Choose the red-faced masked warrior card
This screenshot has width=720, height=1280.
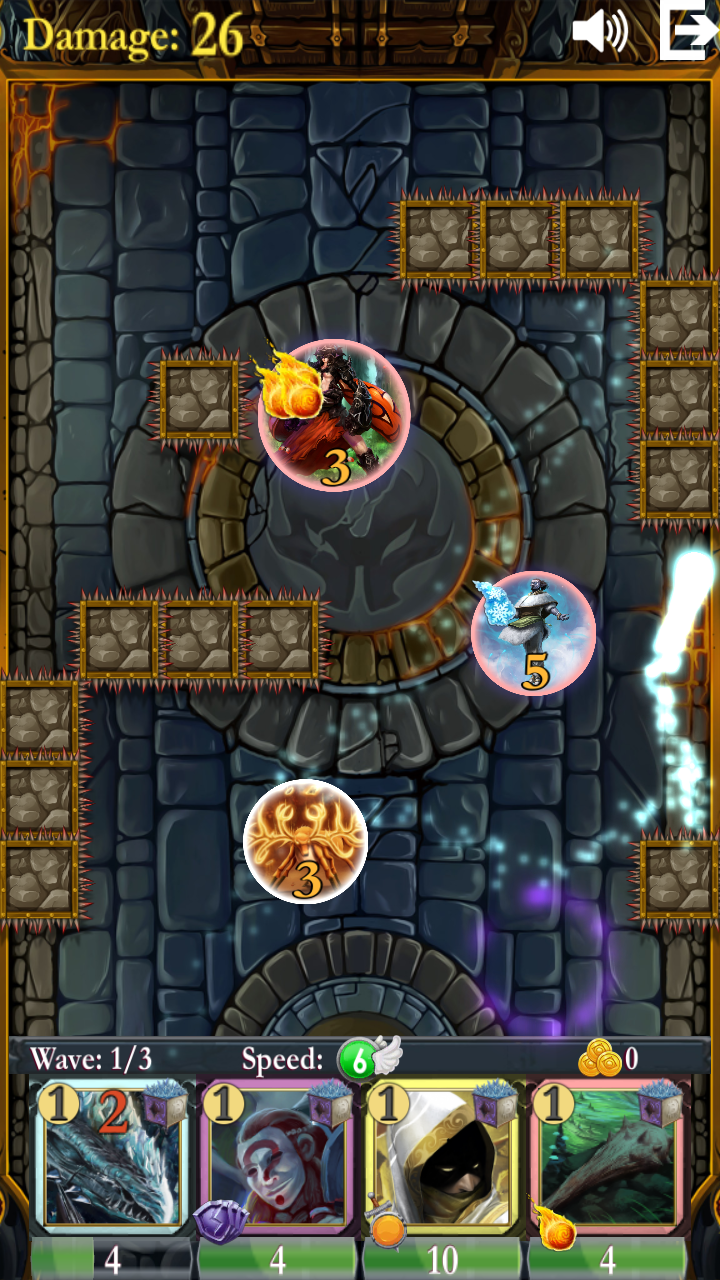coord(277,1160)
